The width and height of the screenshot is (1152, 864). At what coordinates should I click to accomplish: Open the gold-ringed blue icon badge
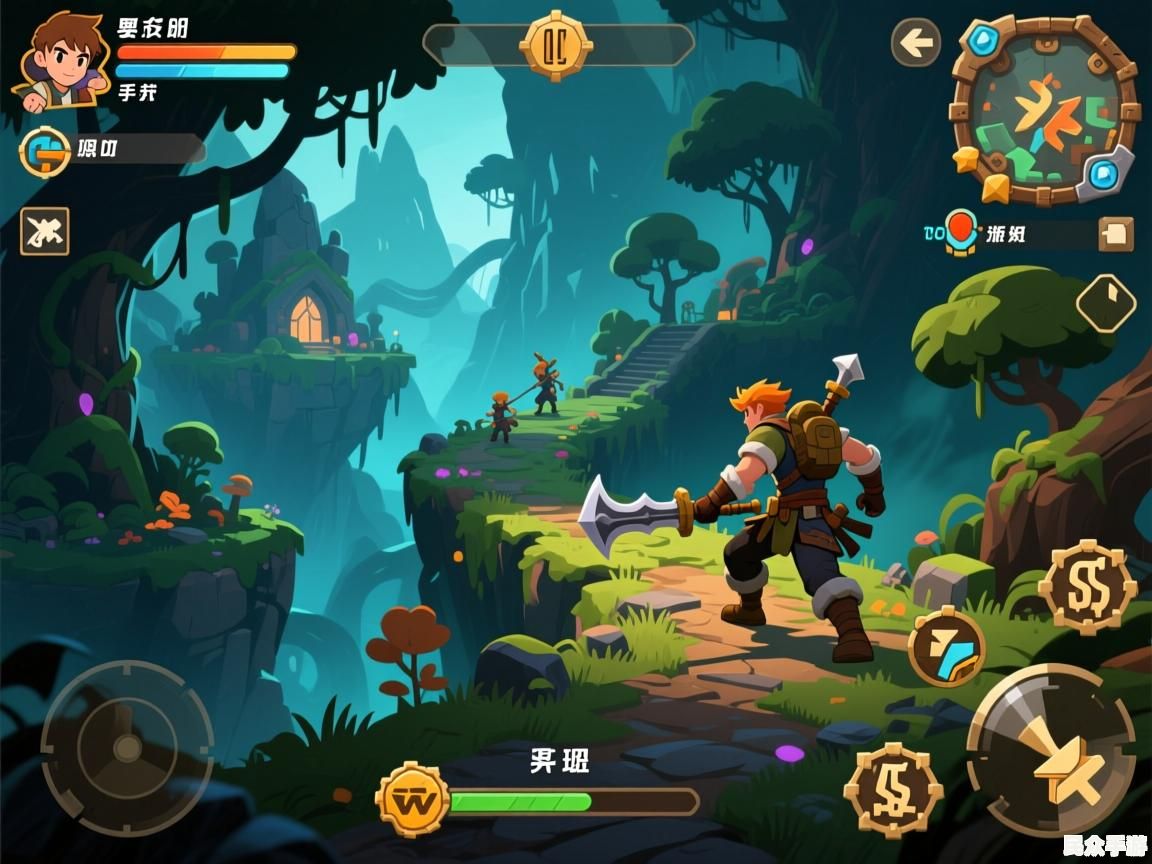point(45,152)
